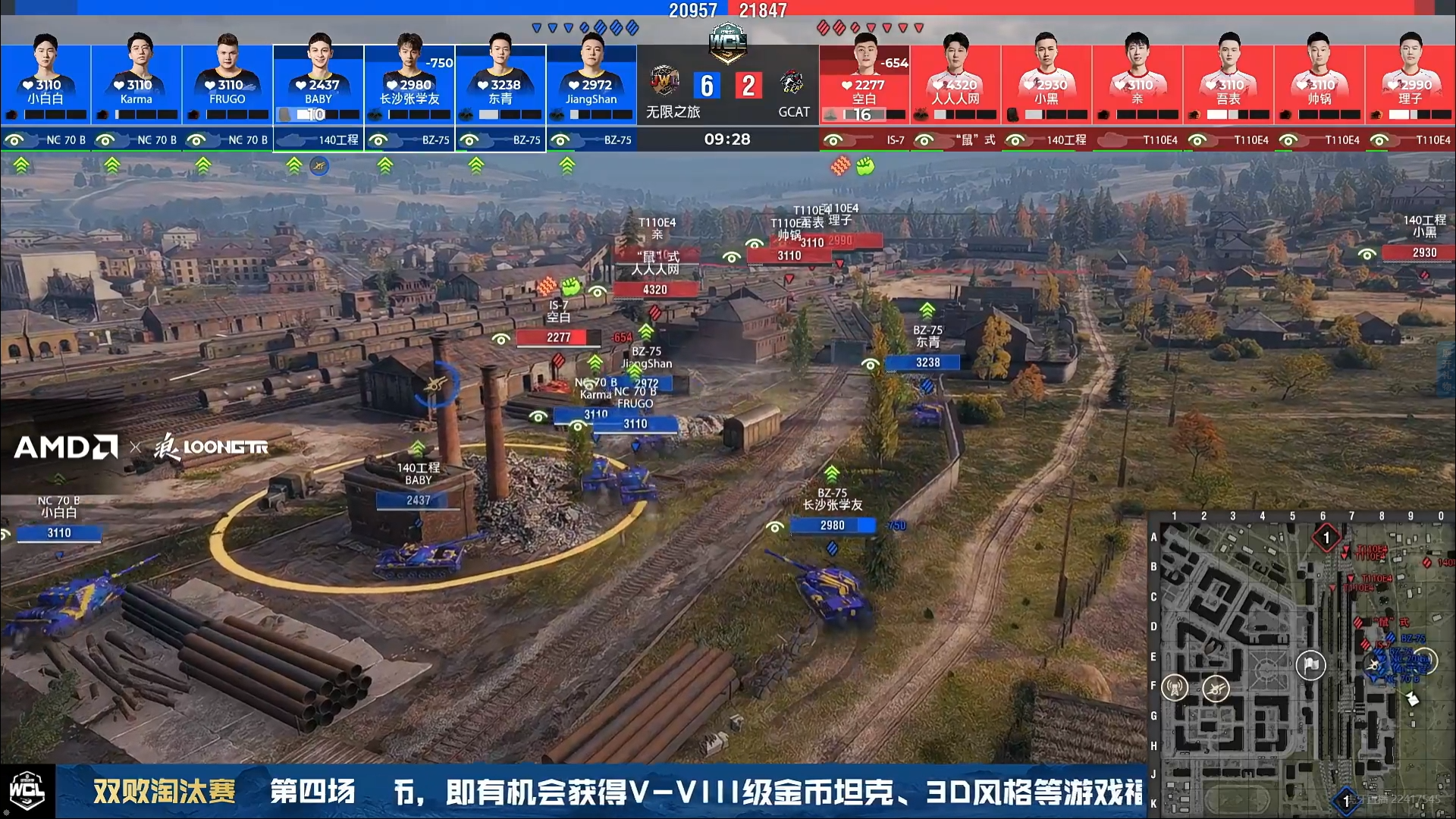
Task: Select the flag base marker on minimap
Action: click(1310, 665)
